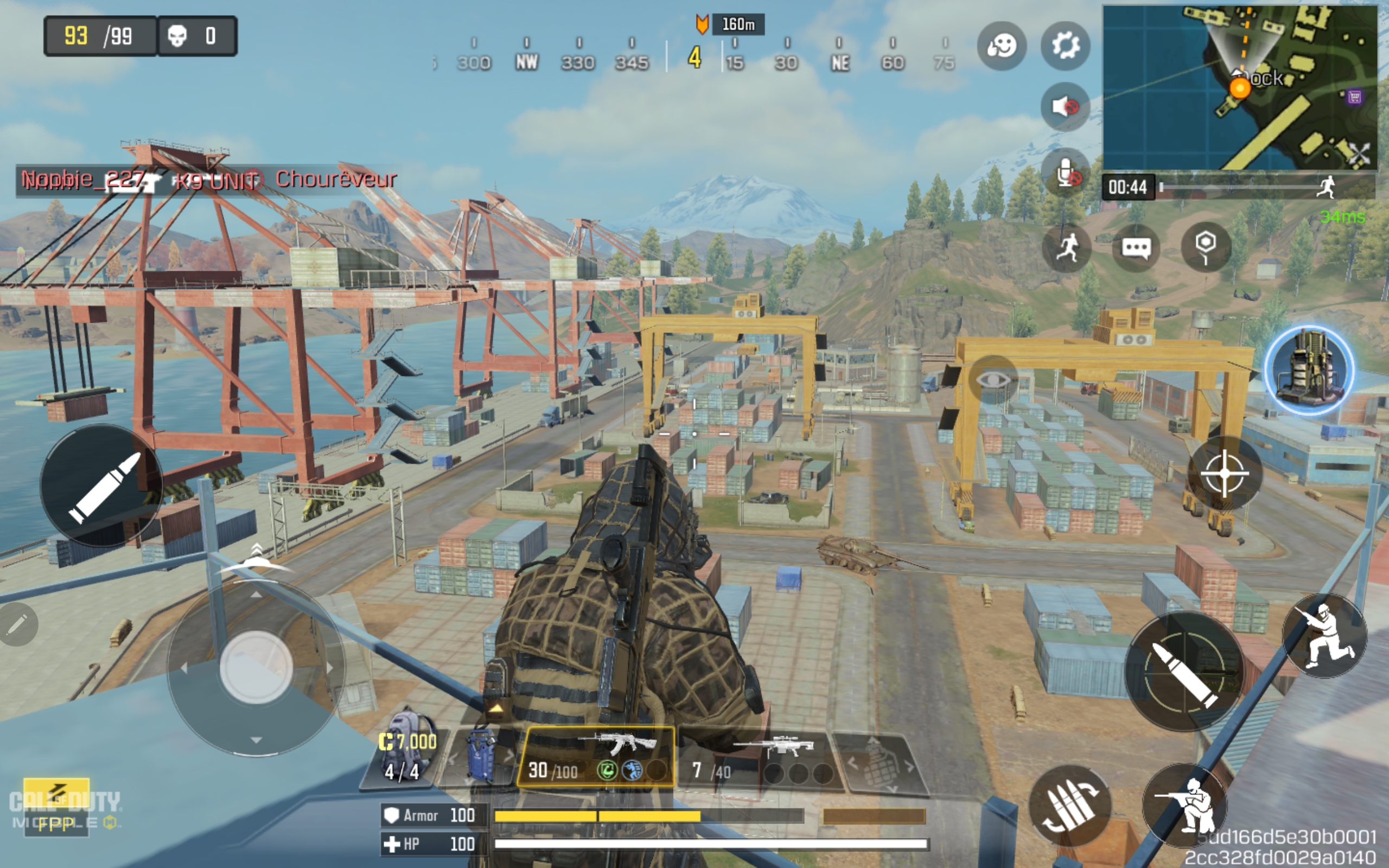Fire using the right bullet button

[x=1184, y=672]
